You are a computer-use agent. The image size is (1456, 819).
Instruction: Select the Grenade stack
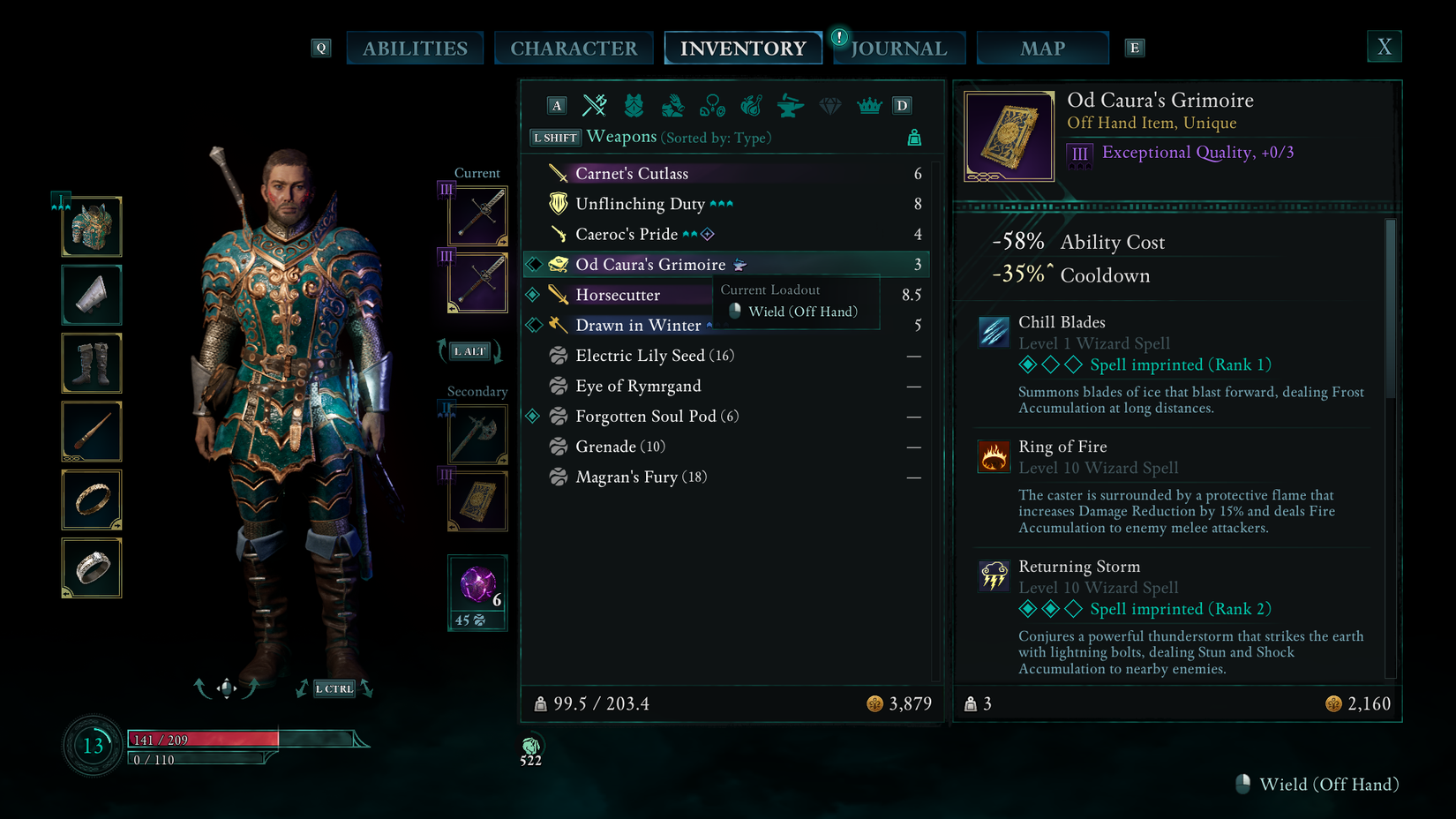(x=619, y=447)
